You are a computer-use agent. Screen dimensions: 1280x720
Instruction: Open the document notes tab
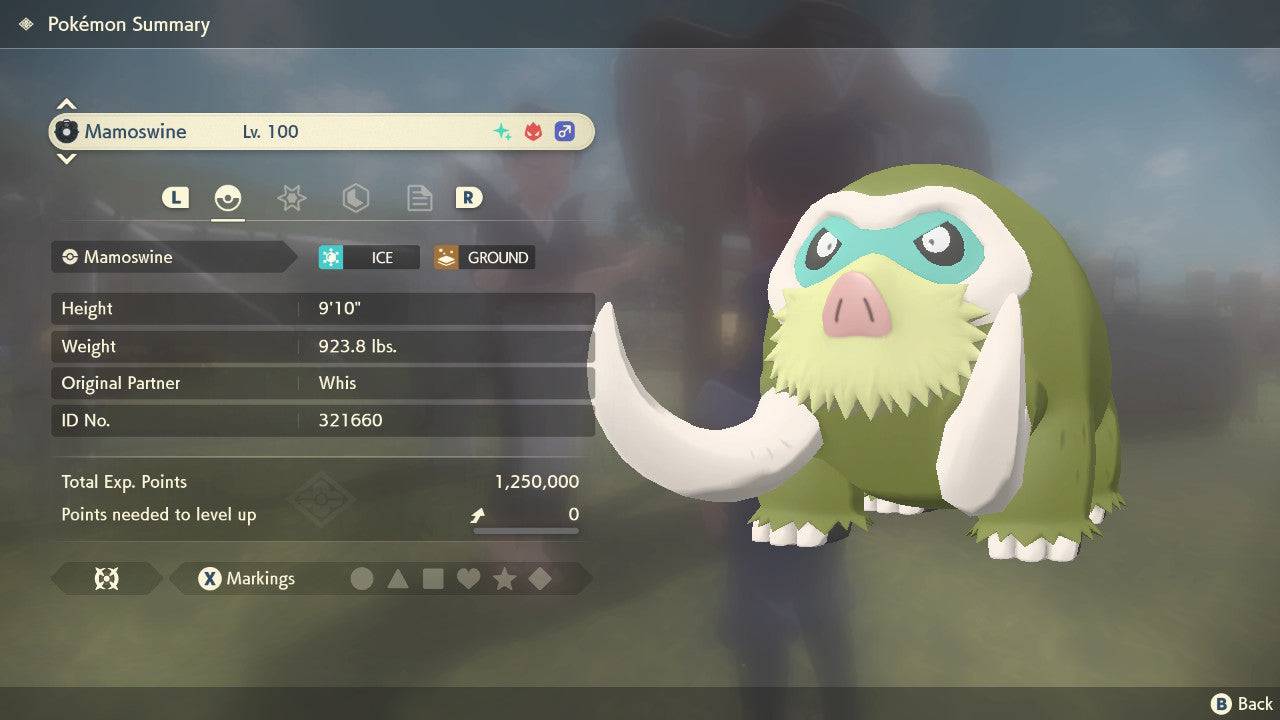(419, 198)
